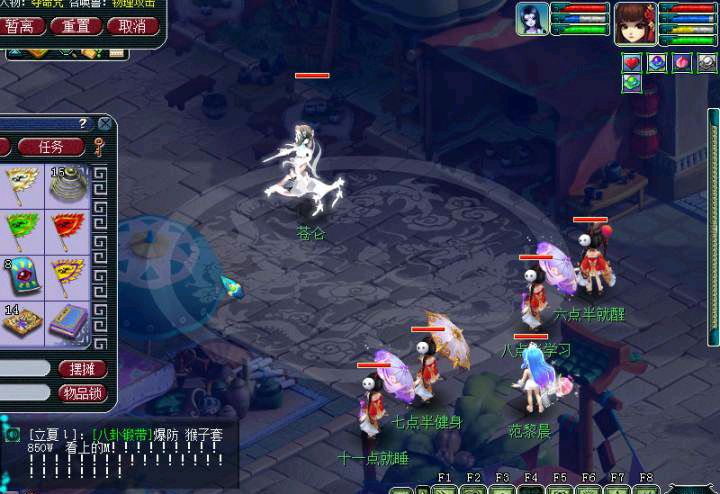Open inventory help question mark

84,124
